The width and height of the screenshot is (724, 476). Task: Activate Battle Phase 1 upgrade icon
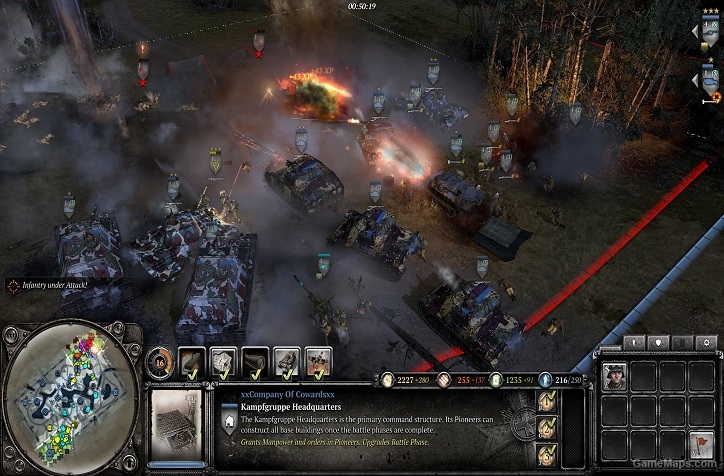tap(548, 402)
